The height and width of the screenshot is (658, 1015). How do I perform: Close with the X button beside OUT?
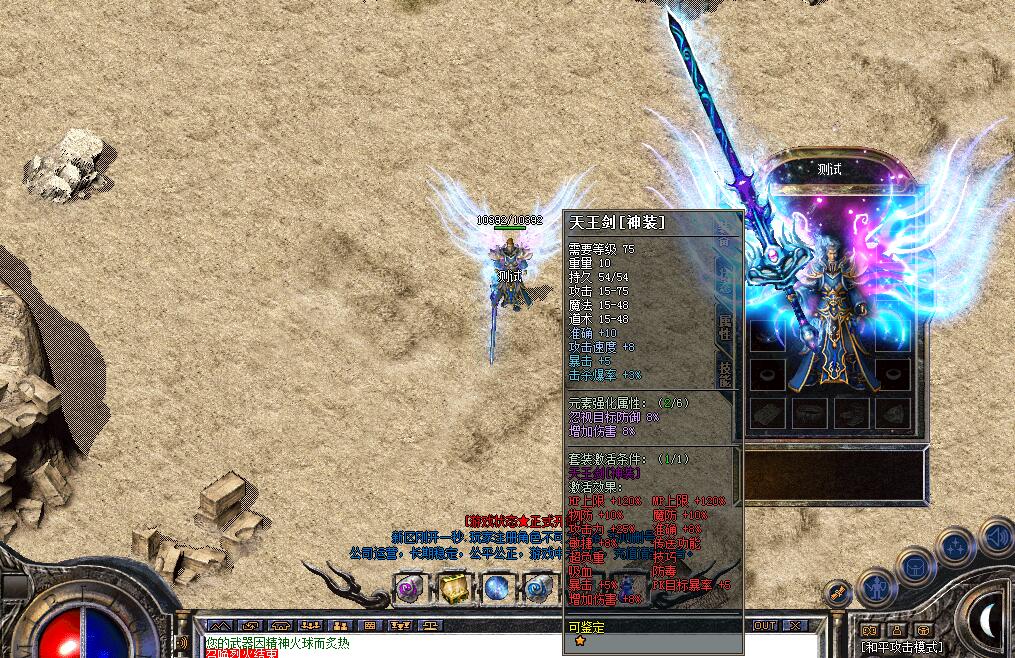click(795, 626)
